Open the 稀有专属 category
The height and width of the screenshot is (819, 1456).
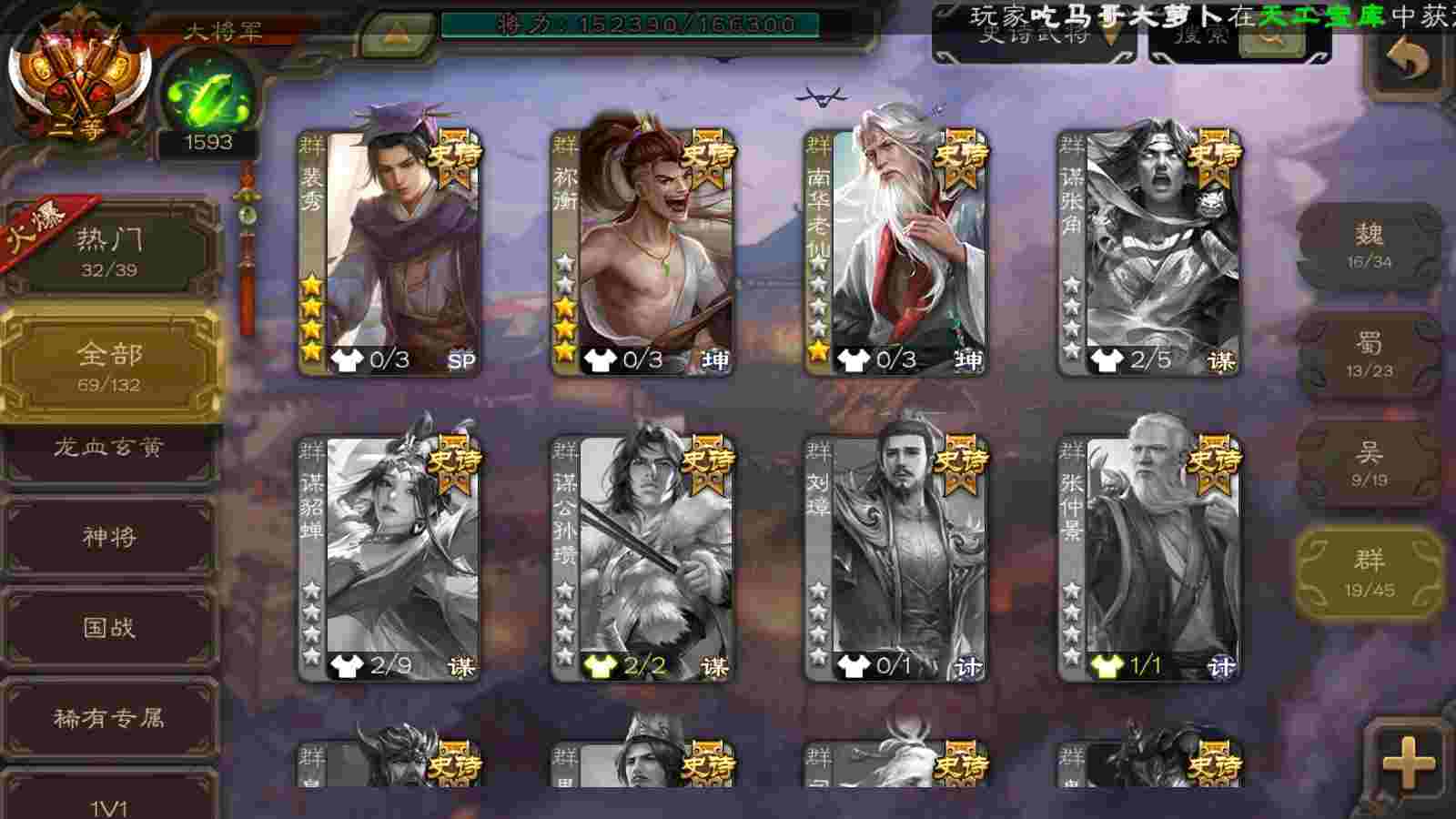click(109, 719)
